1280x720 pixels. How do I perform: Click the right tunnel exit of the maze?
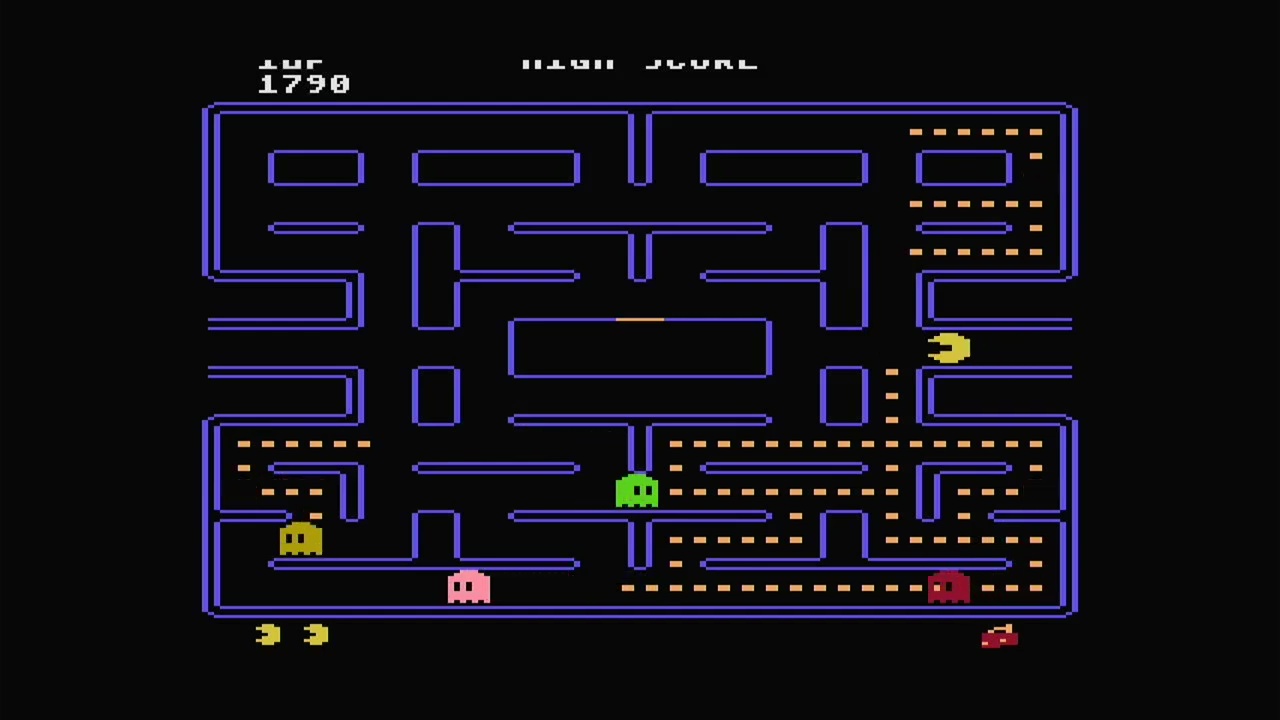click(x=1068, y=347)
